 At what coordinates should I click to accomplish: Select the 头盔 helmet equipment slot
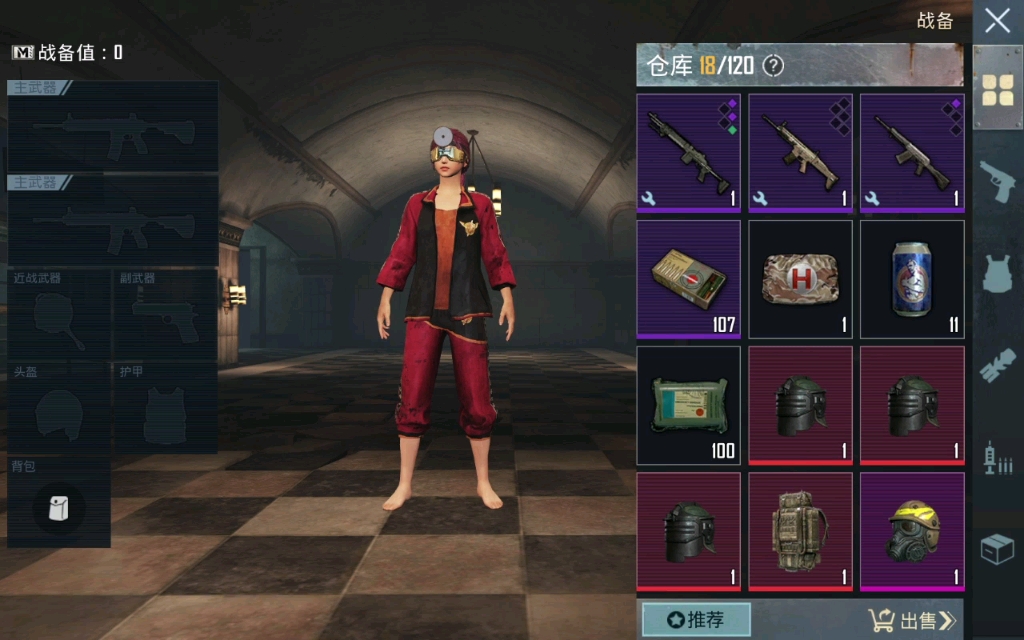(x=59, y=408)
